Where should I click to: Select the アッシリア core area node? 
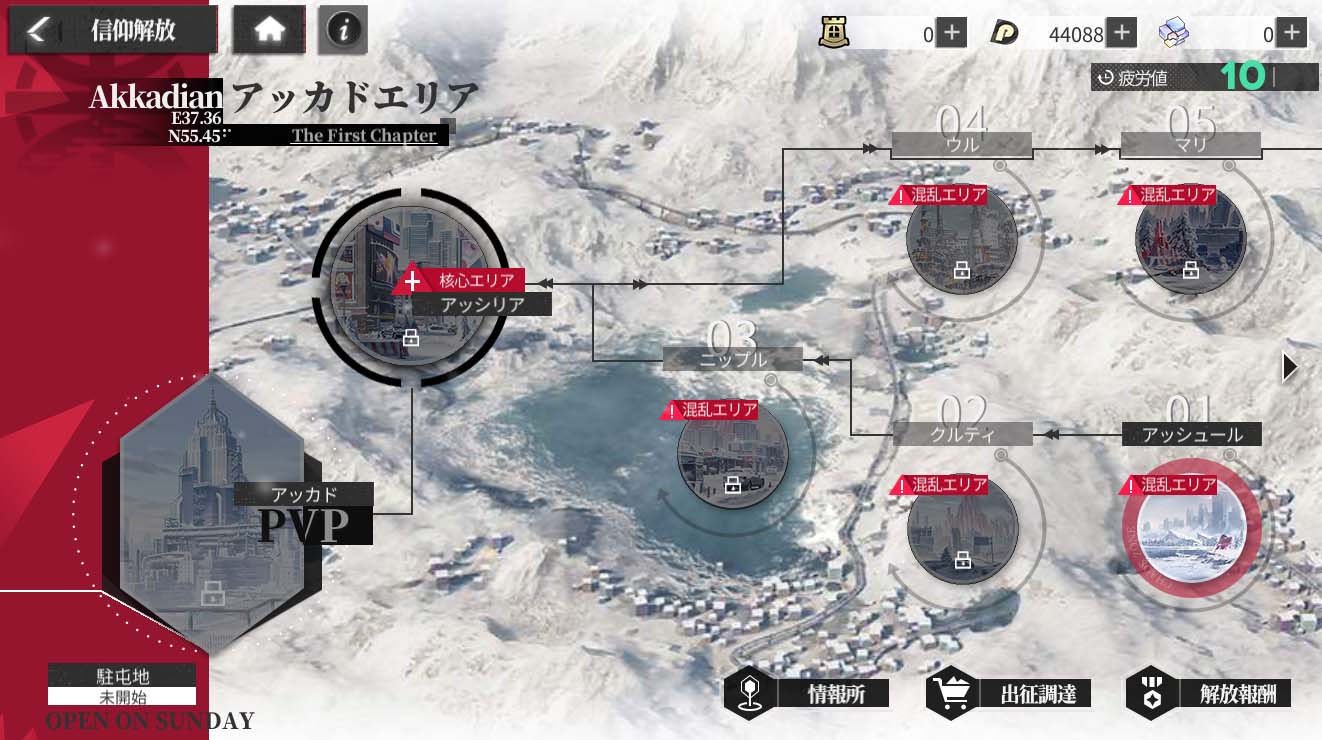(x=411, y=286)
